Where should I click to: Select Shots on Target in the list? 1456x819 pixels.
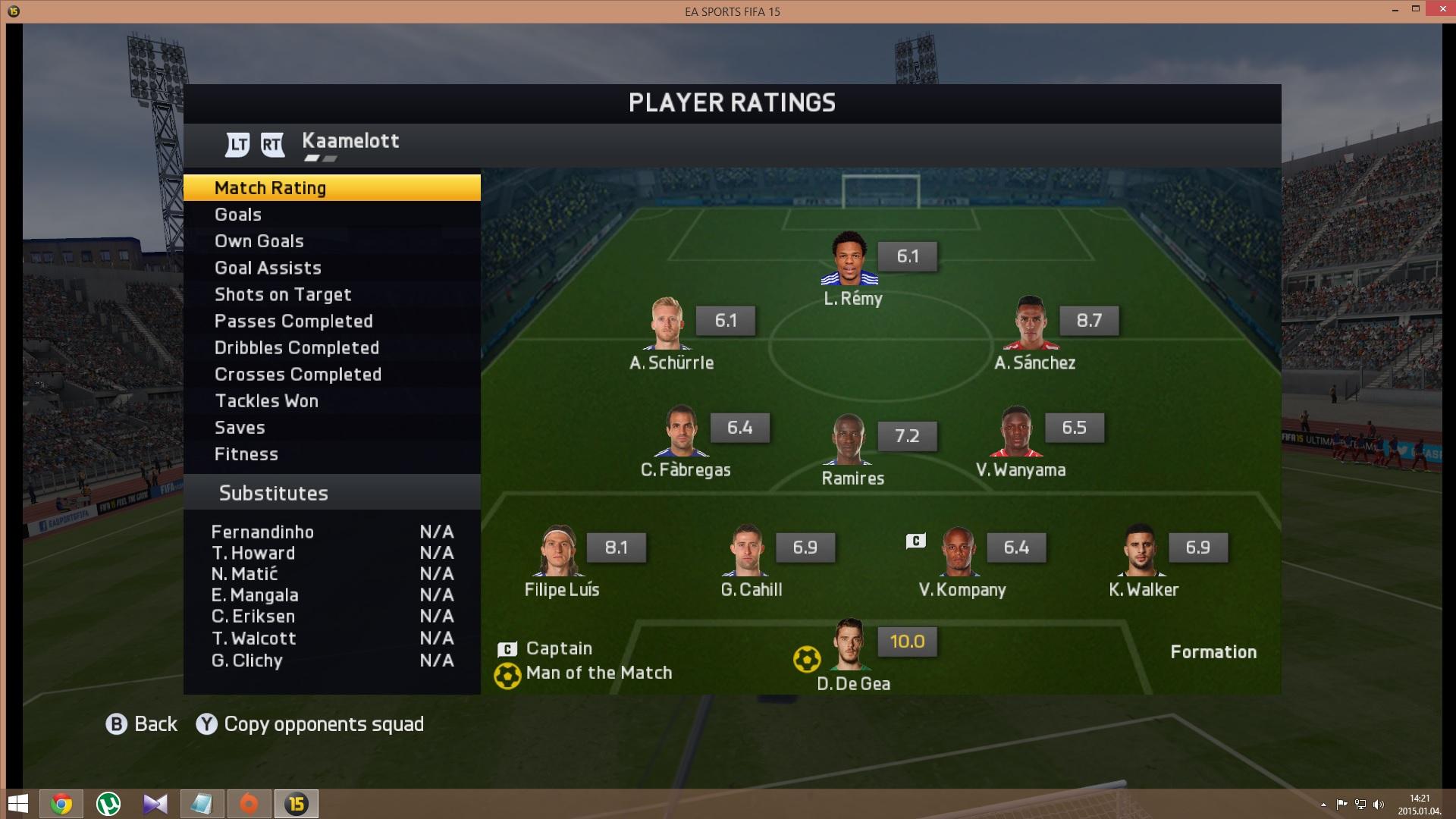331,294
